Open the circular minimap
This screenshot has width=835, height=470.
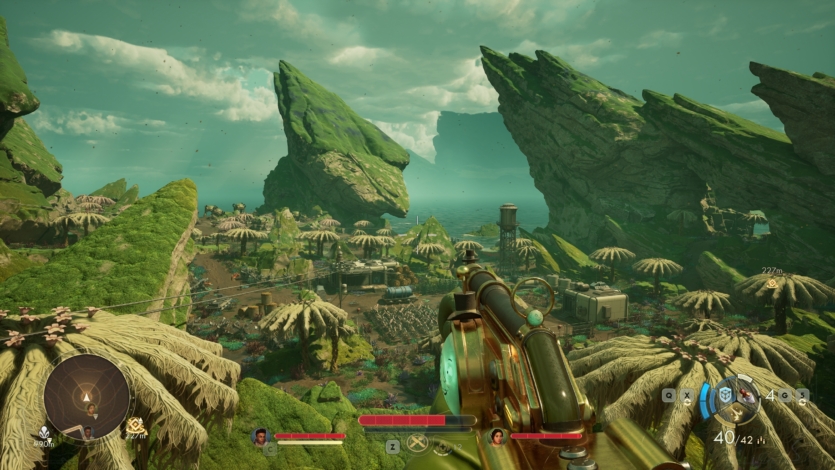[87, 397]
